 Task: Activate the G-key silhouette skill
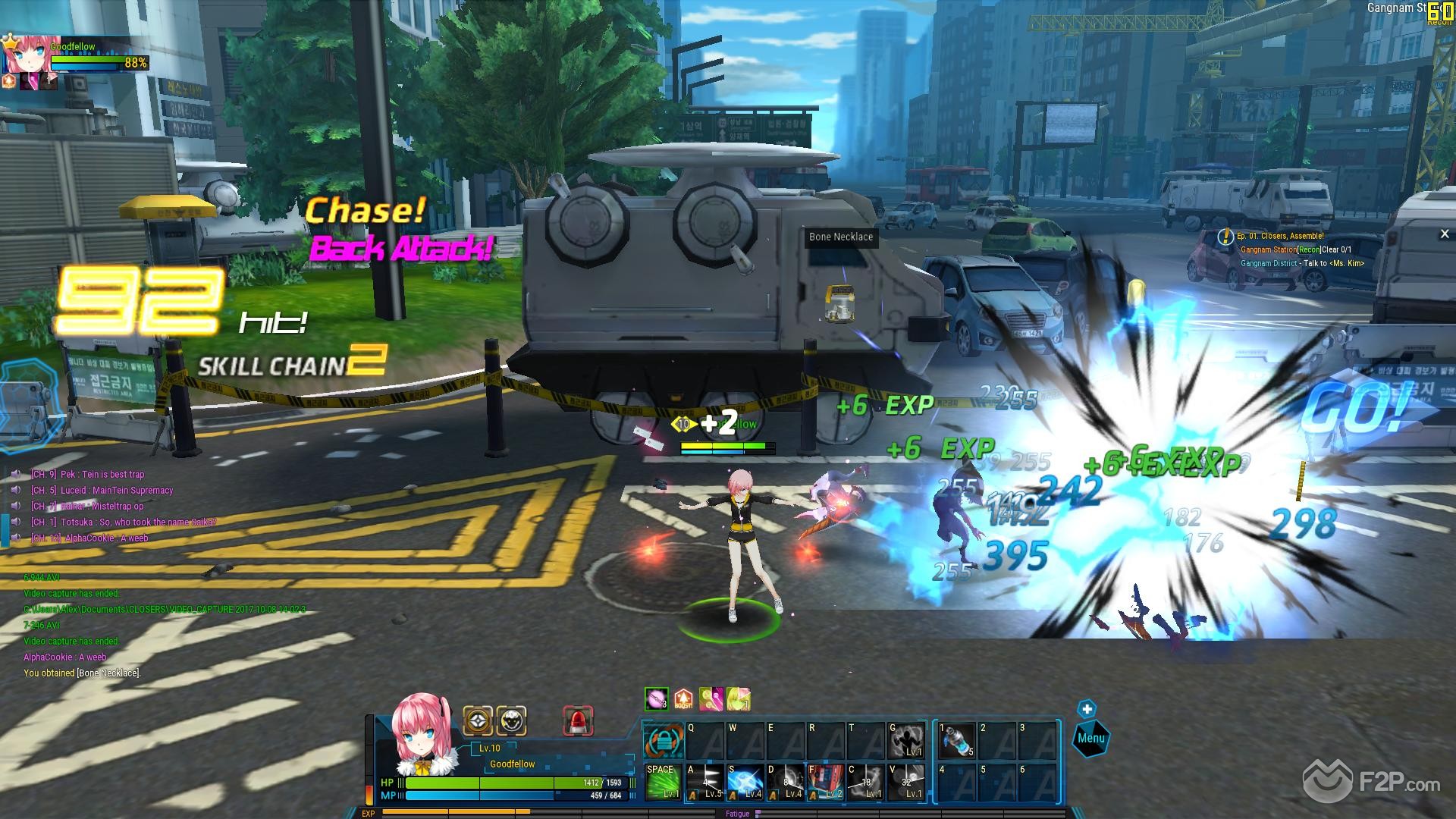(x=906, y=741)
